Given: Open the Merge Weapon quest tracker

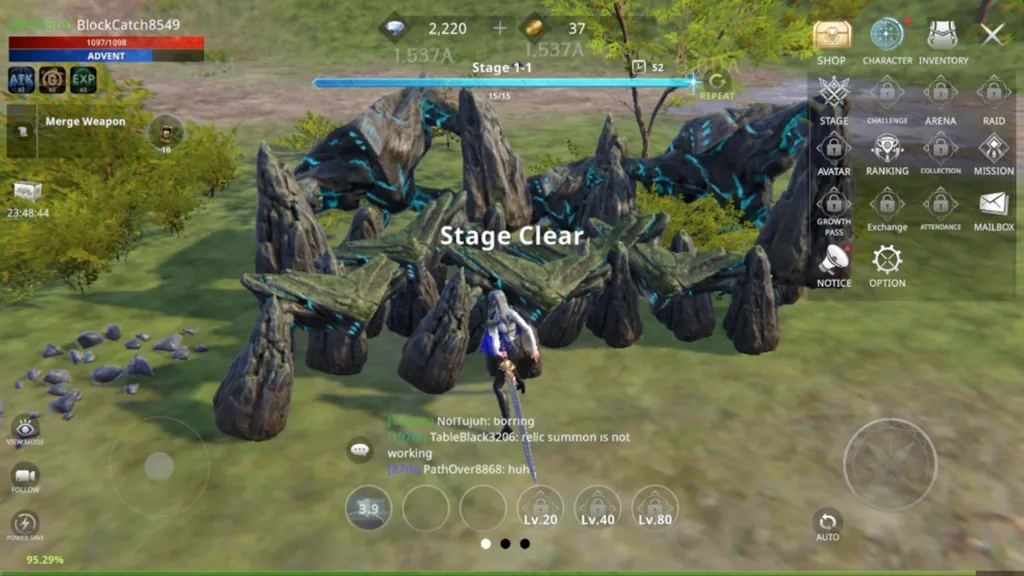Looking at the screenshot, I should (x=85, y=122).
